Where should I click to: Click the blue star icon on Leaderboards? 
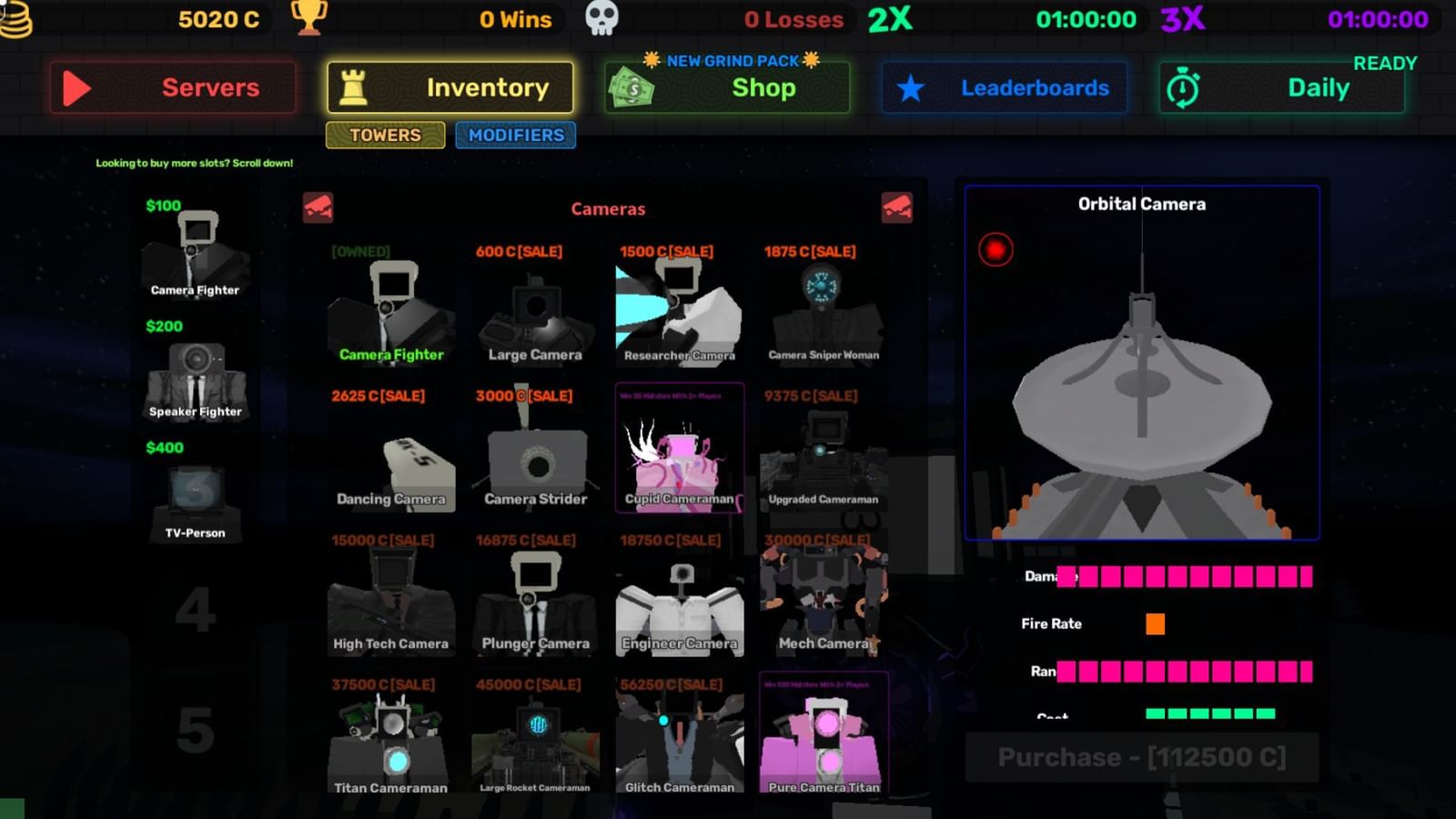(909, 87)
